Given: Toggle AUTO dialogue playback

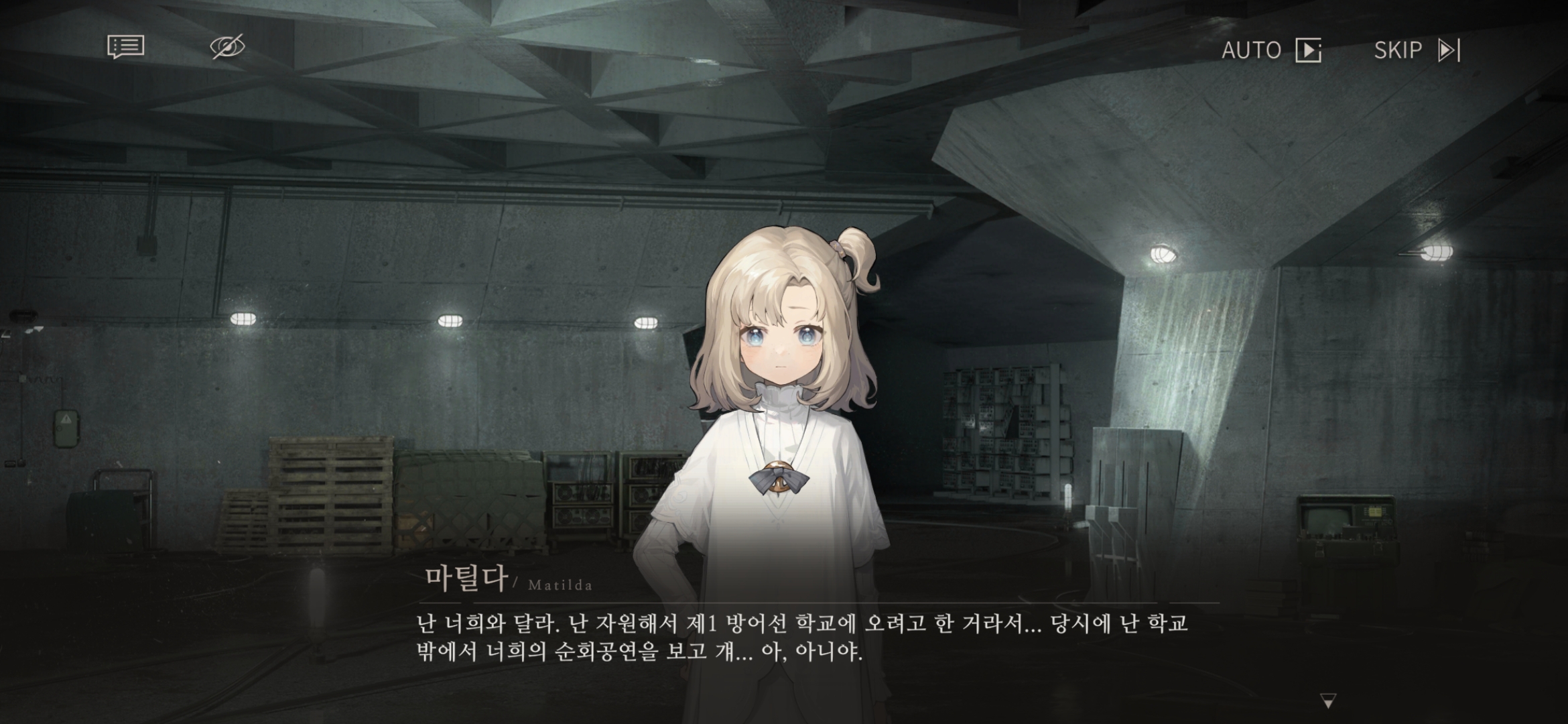Looking at the screenshot, I should pyautogui.click(x=1270, y=50).
